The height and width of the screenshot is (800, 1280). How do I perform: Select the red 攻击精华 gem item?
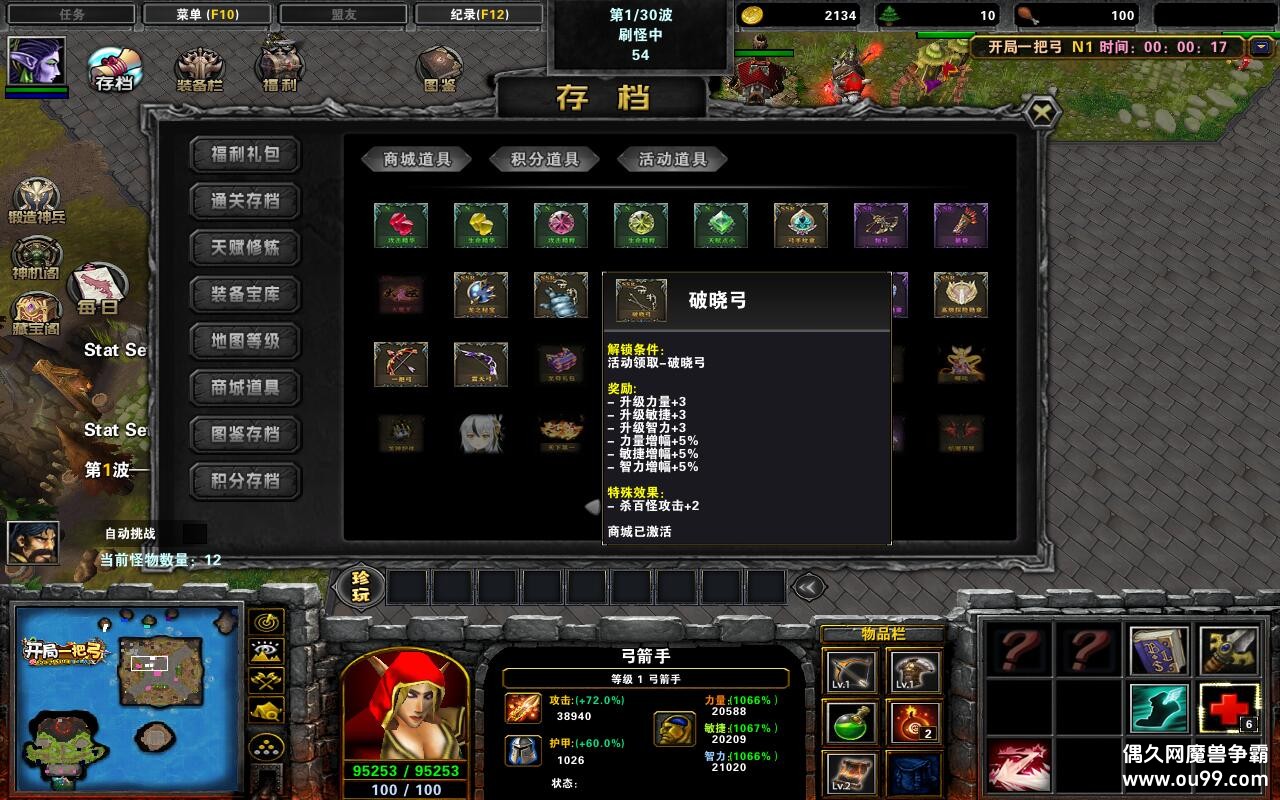pos(400,225)
